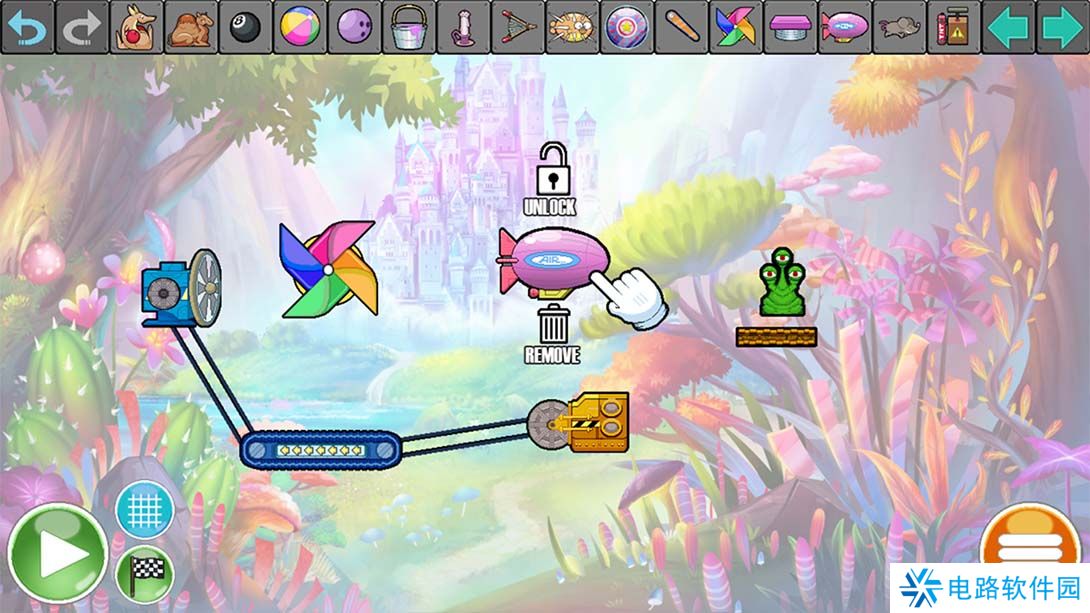Pick the purple bowling ball
This screenshot has width=1090, height=613.
(354, 27)
